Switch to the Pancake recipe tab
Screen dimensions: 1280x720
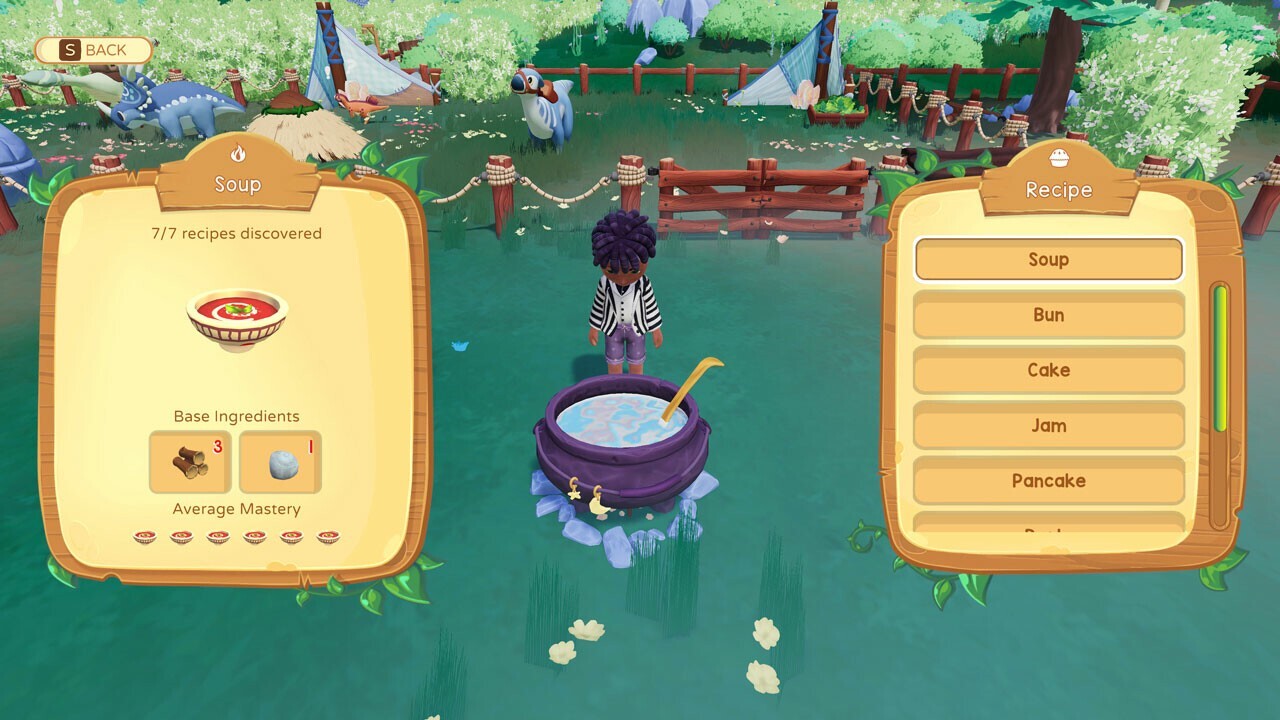(x=1048, y=481)
